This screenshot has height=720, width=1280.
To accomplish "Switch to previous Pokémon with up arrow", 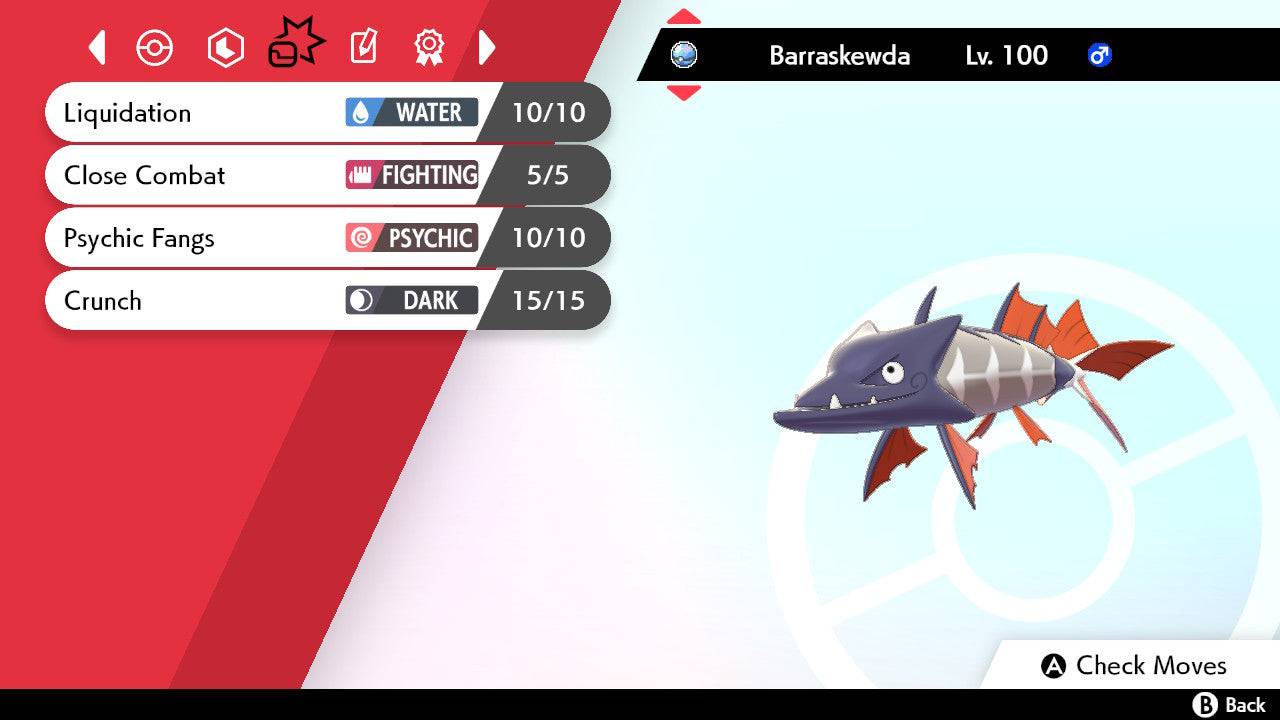I will coord(683,17).
